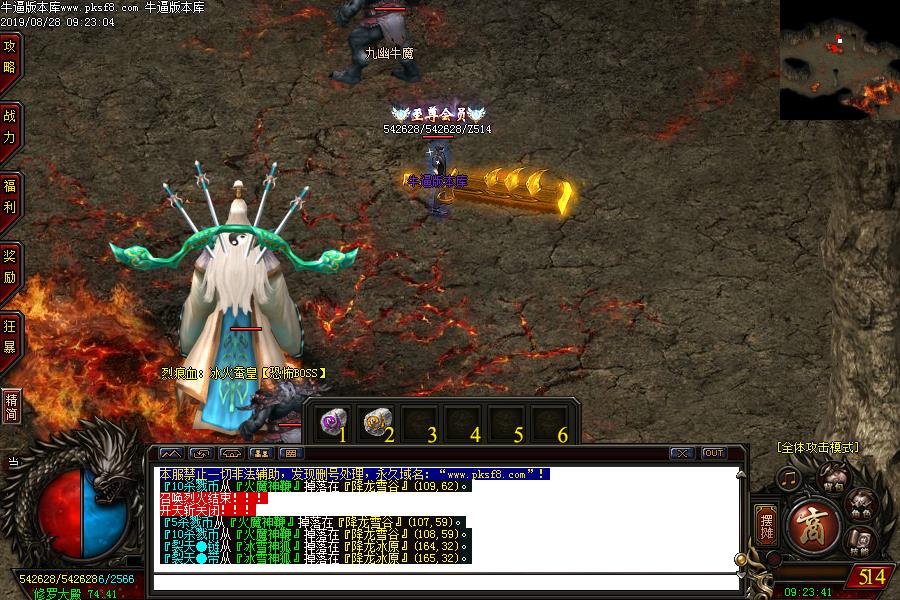Open the 战力 power side tab
The height and width of the screenshot is (600, 900).
click(x=10, y=127)
